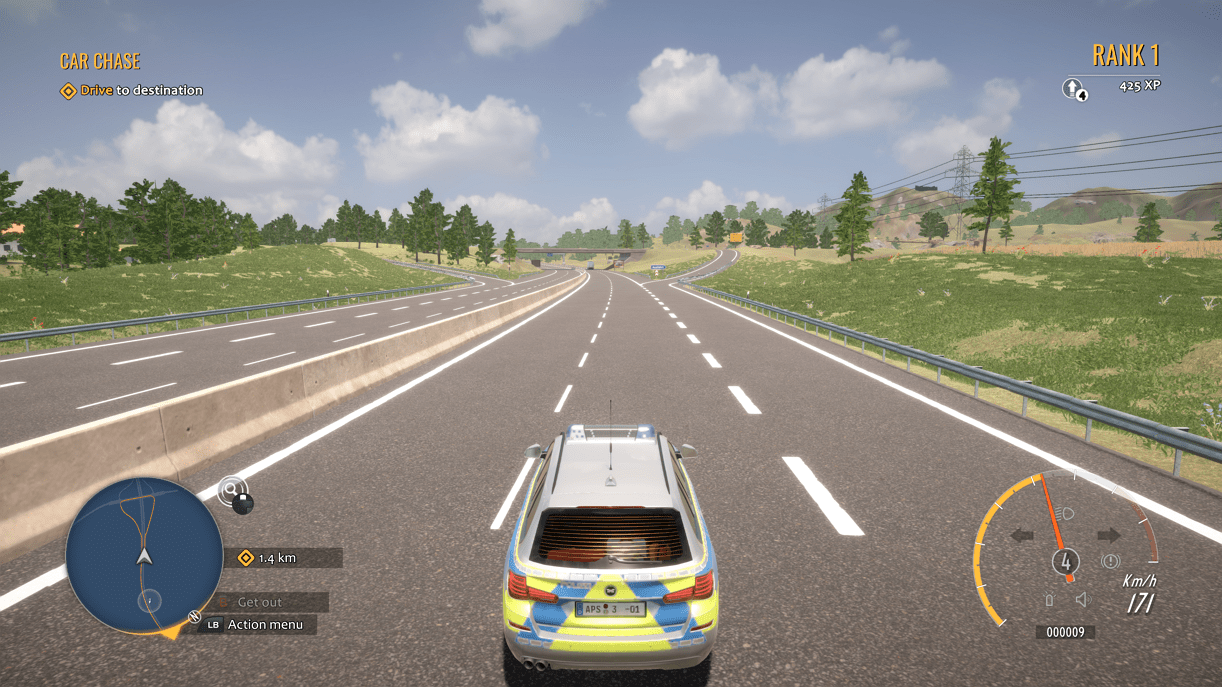Click the Get out prompt
Viewport: 1222px width, 687px height.
pyautogui.click(x=259, y=602)
